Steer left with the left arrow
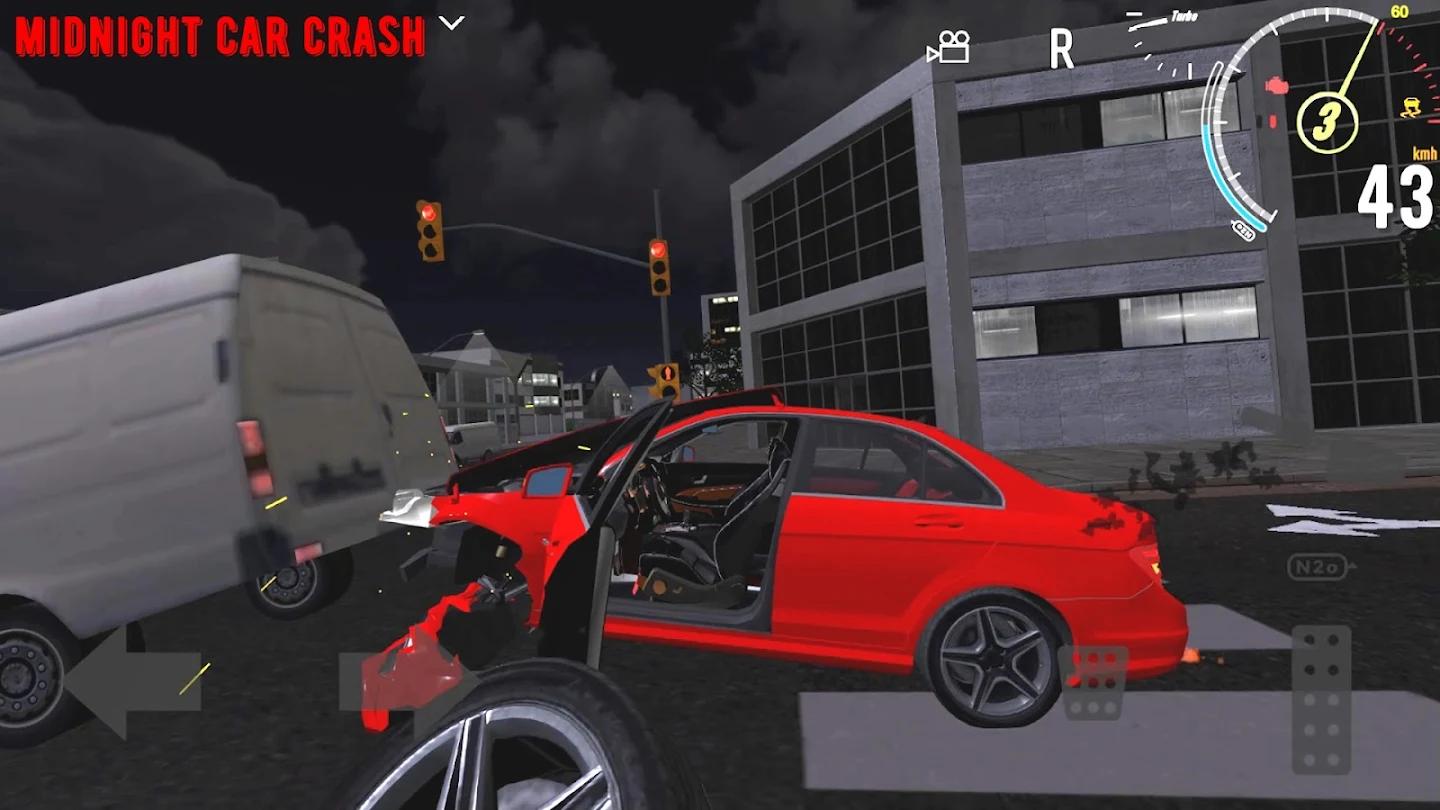This screenshot has width=1440, height=810. click(133, 683)
